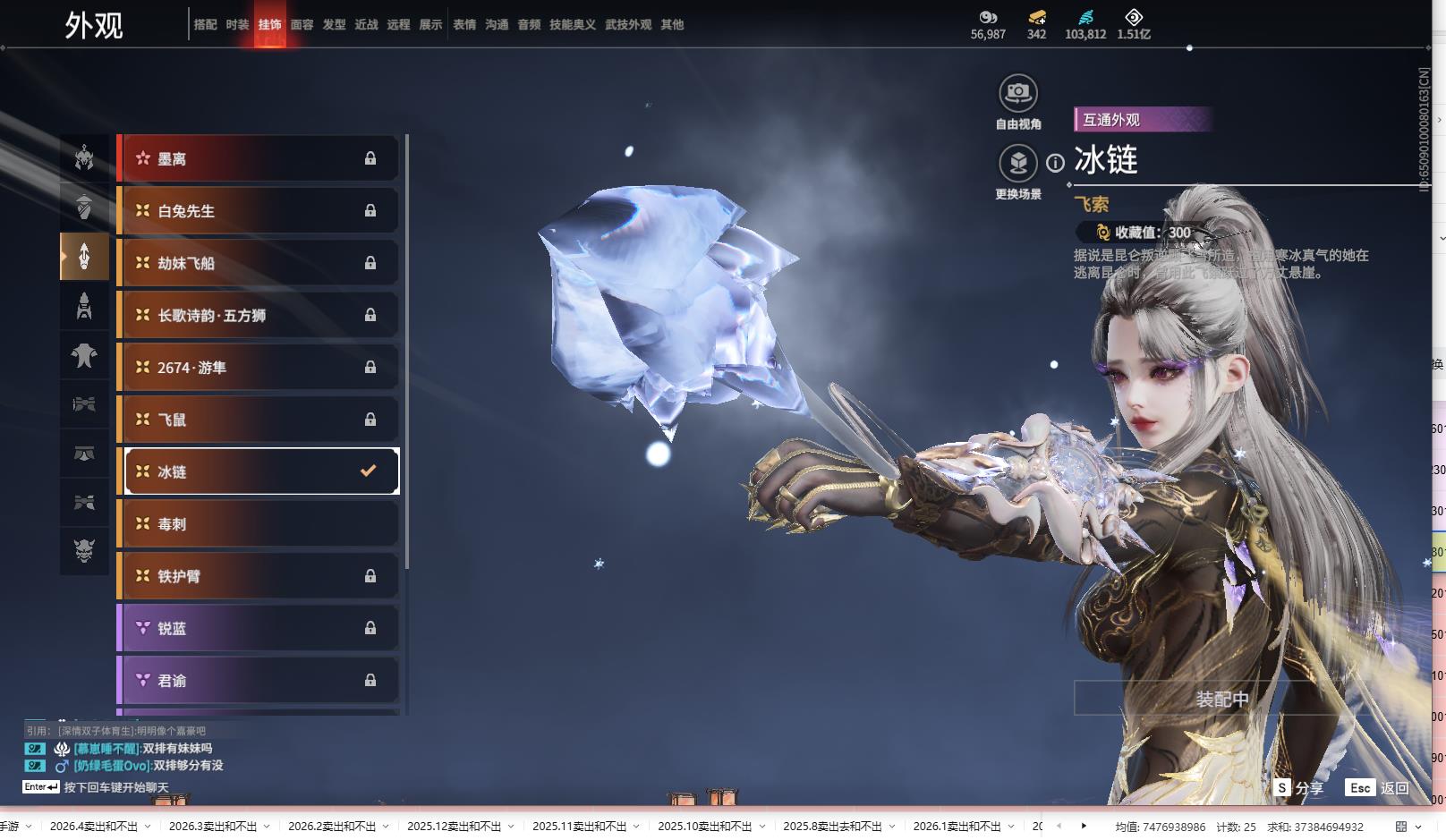Switch to the 时装 tab
The height and width of the screenshot is (840, 1446).
(237, 25)
